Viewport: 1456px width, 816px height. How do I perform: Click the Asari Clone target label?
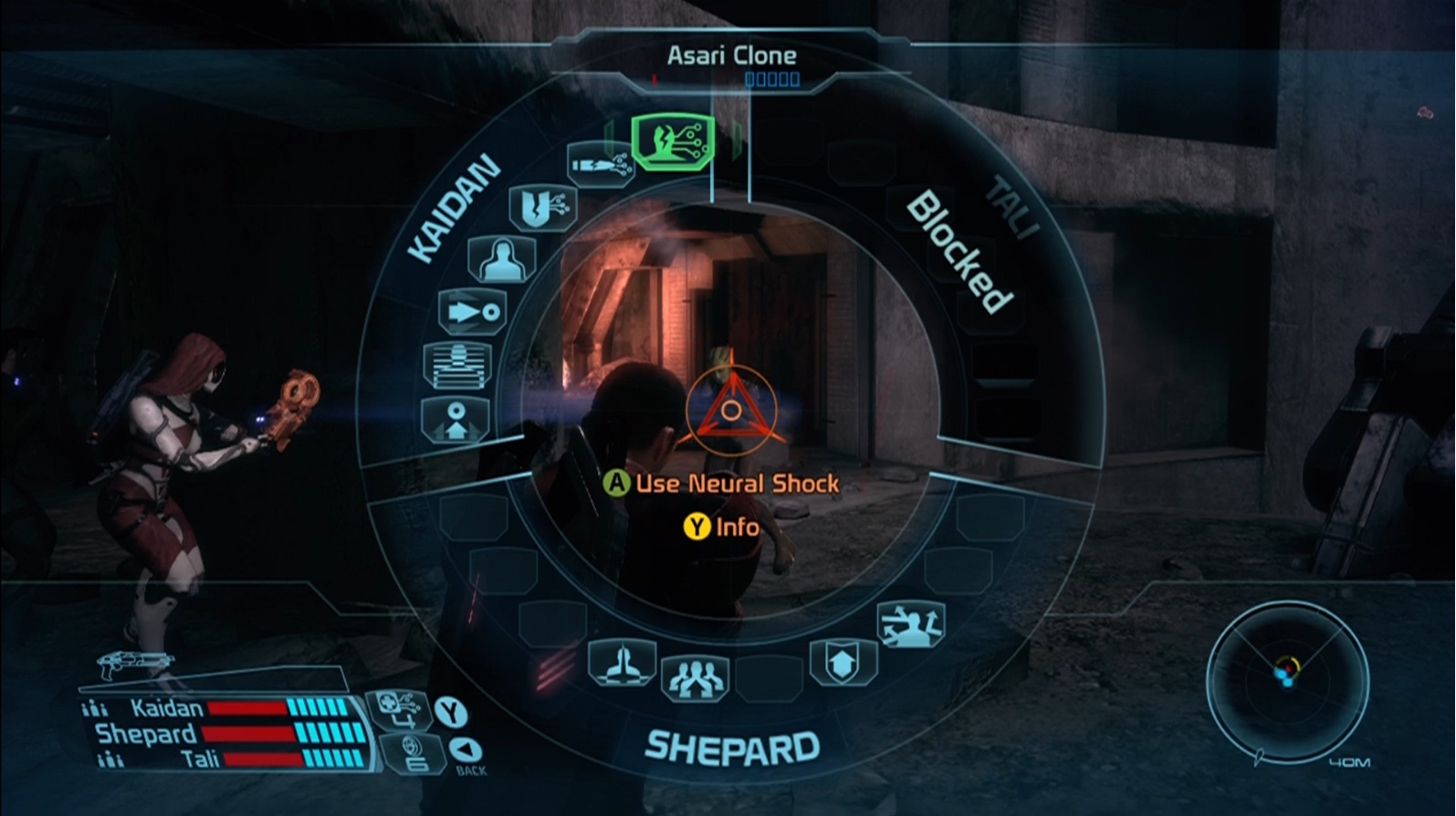coord(731,56)
